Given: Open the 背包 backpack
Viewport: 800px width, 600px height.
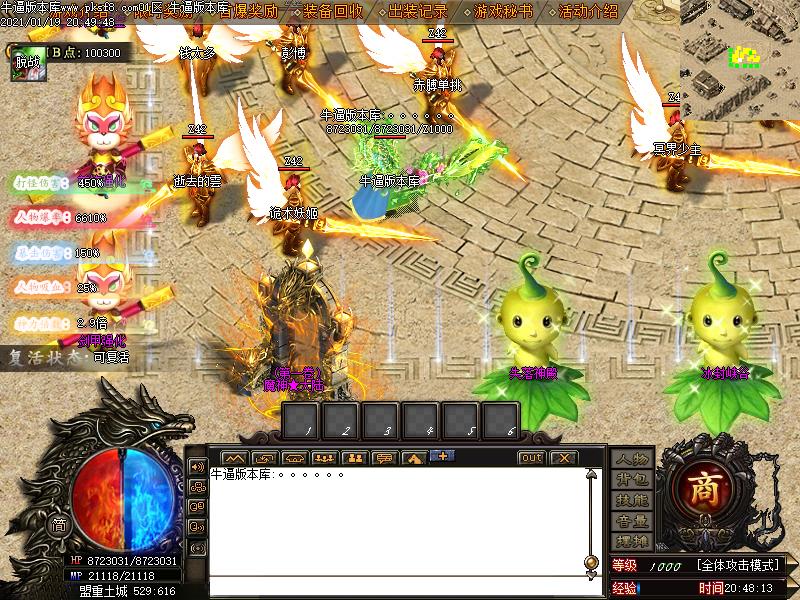Looking at the screenshot, I should (631, 480).
